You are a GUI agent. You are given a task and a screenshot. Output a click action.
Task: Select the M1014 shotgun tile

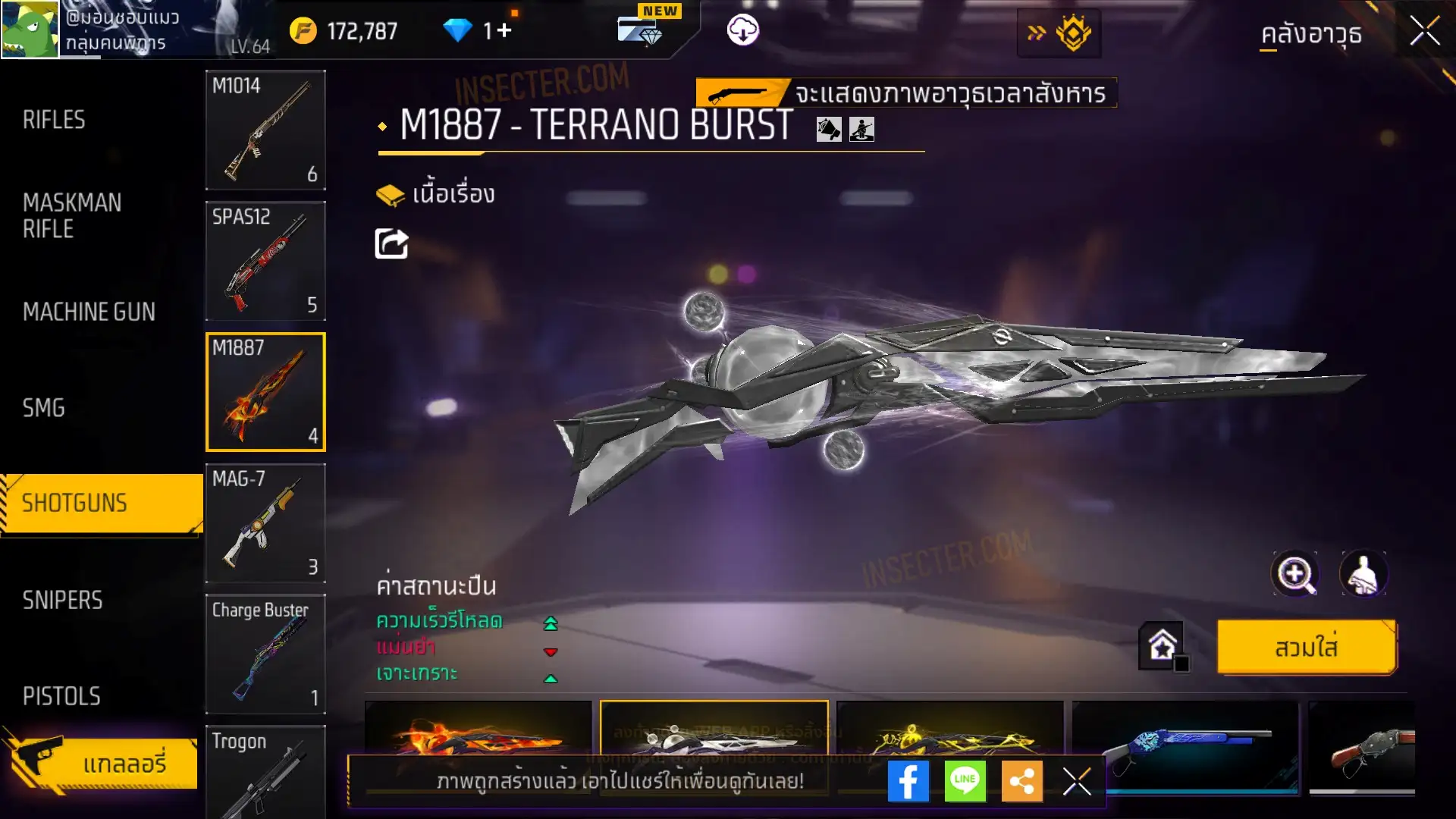(265, 130)
